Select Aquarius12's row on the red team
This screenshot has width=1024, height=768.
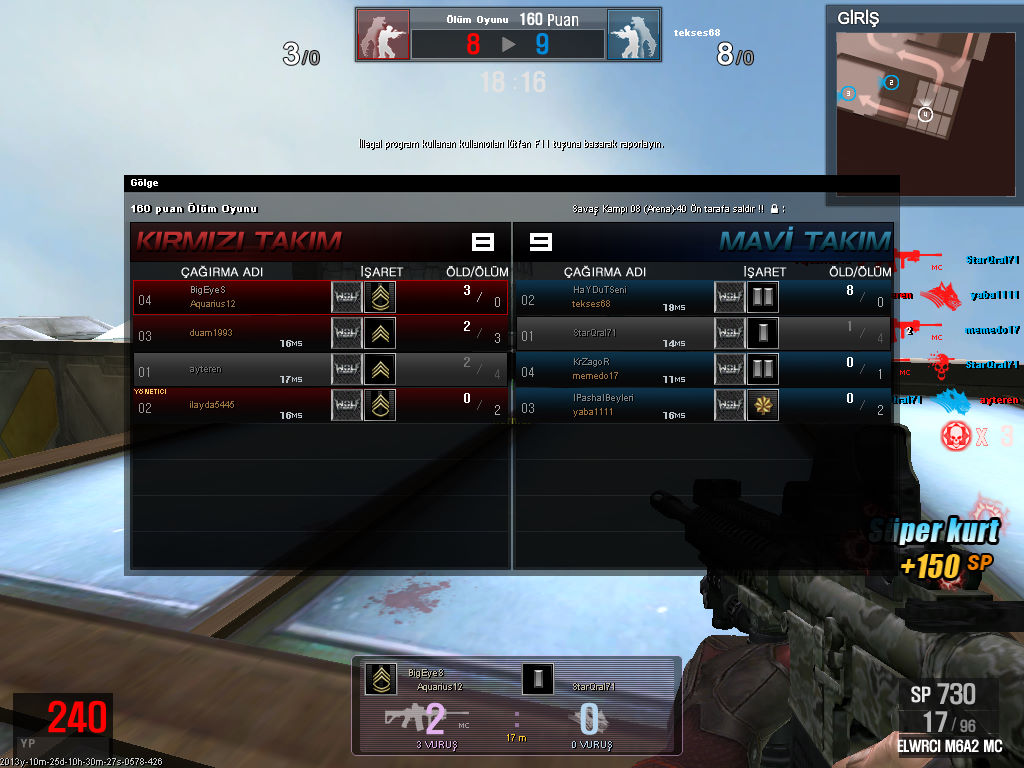321,297
